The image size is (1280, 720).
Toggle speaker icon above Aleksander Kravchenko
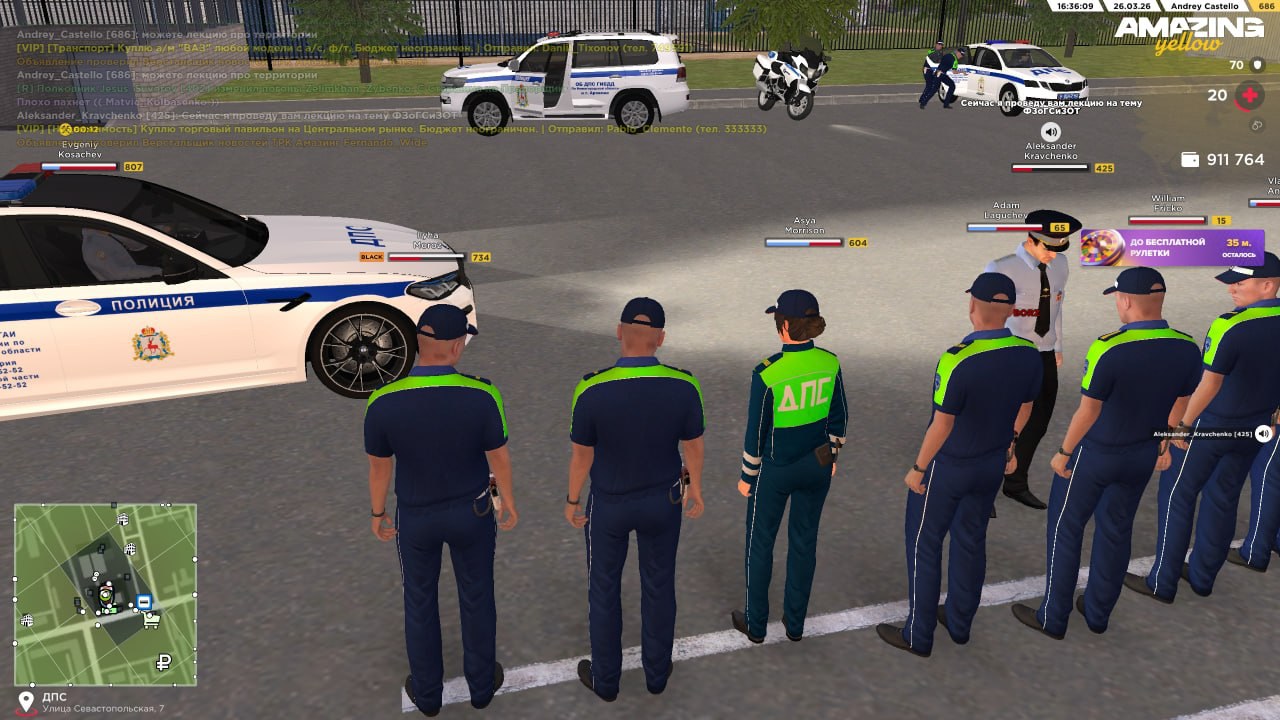click(x=1050, y=131)
